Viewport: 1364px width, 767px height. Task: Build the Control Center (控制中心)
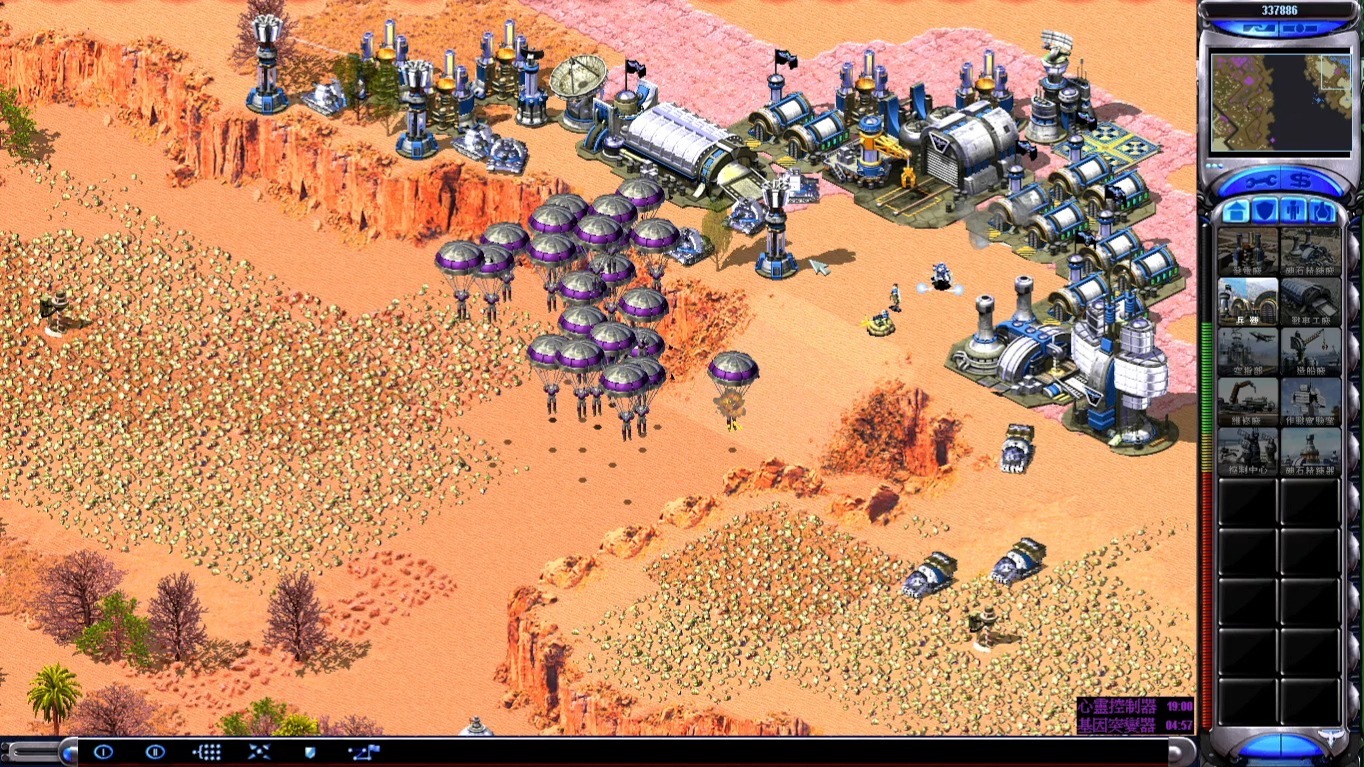(1247, 451)
